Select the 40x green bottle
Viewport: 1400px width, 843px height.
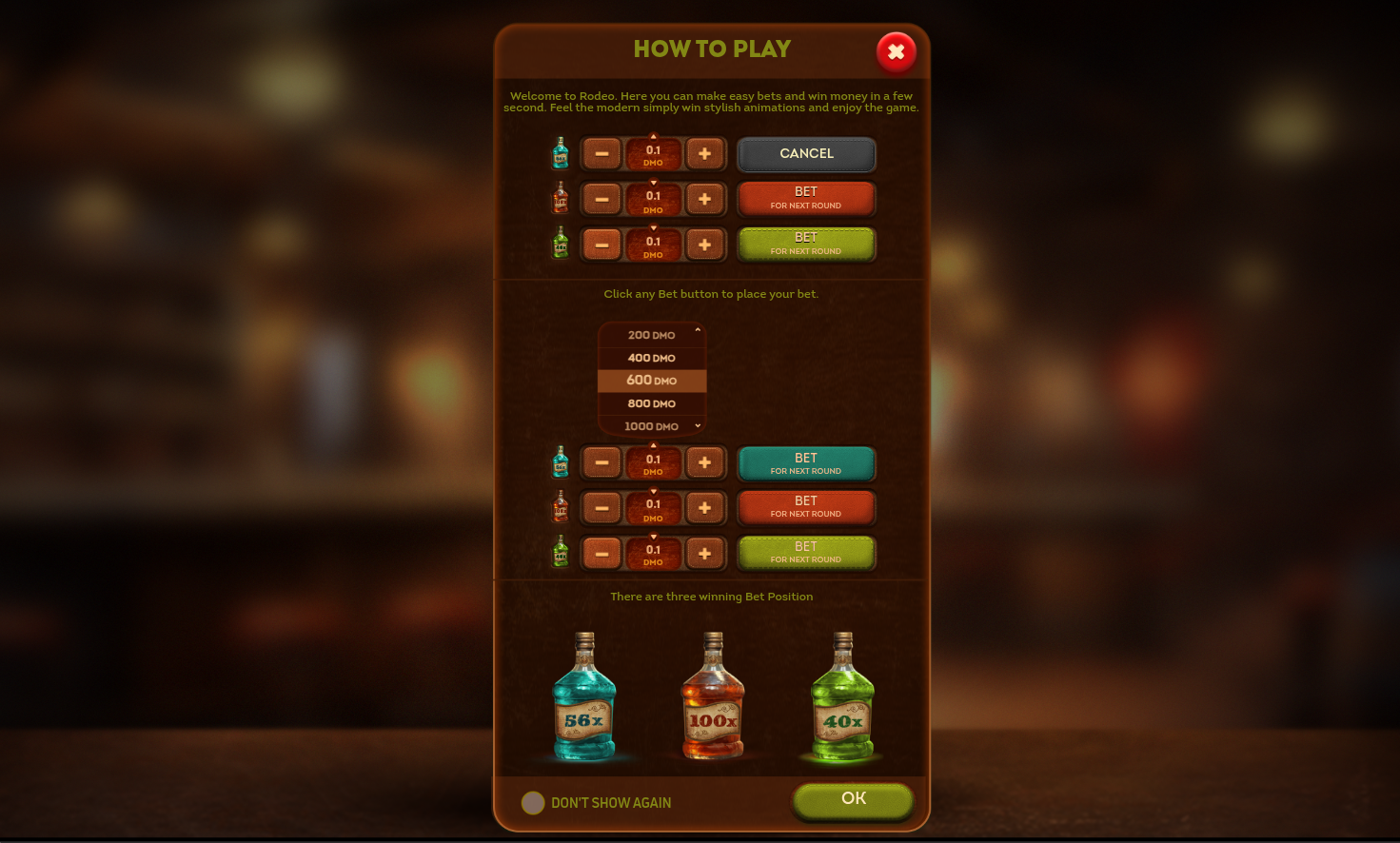(841, 699)
